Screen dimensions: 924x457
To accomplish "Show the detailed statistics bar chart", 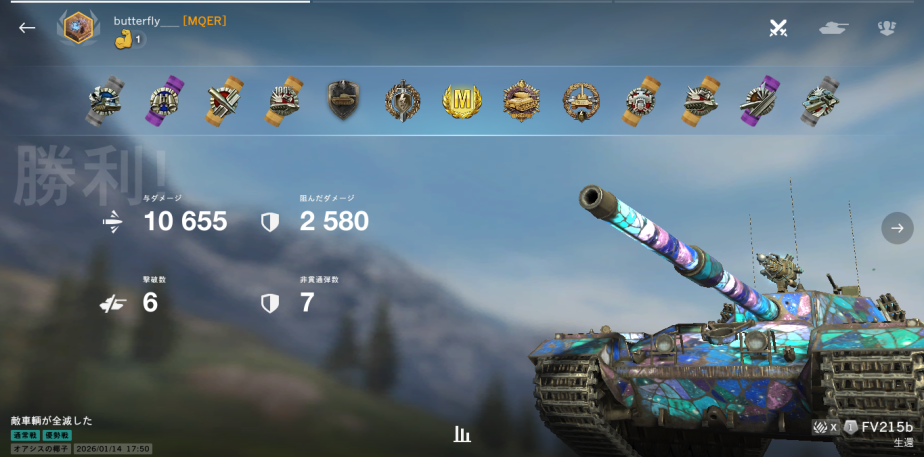I will coord(462,434).
